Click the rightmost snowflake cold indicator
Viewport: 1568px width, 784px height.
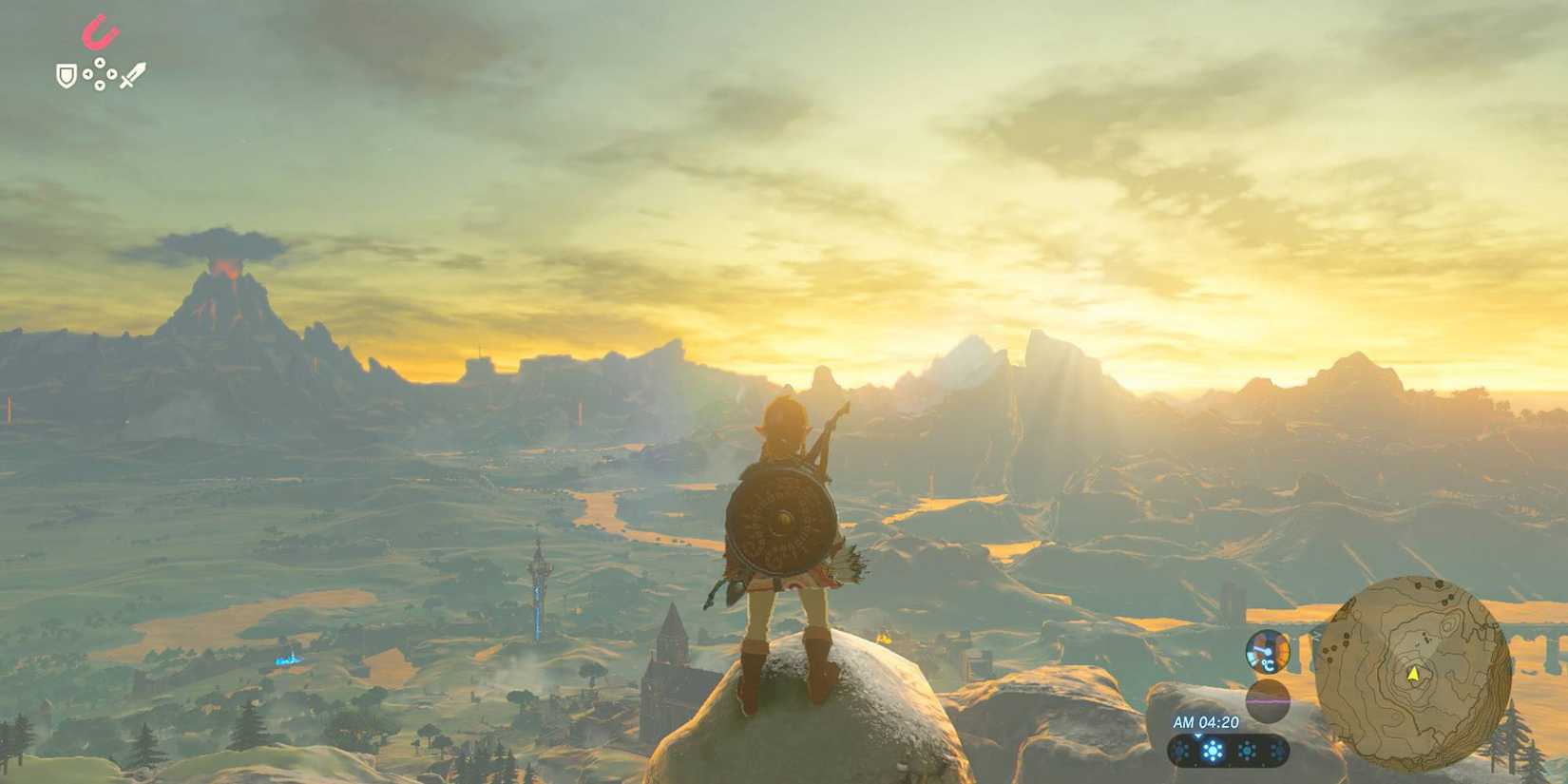(1279, 750)
